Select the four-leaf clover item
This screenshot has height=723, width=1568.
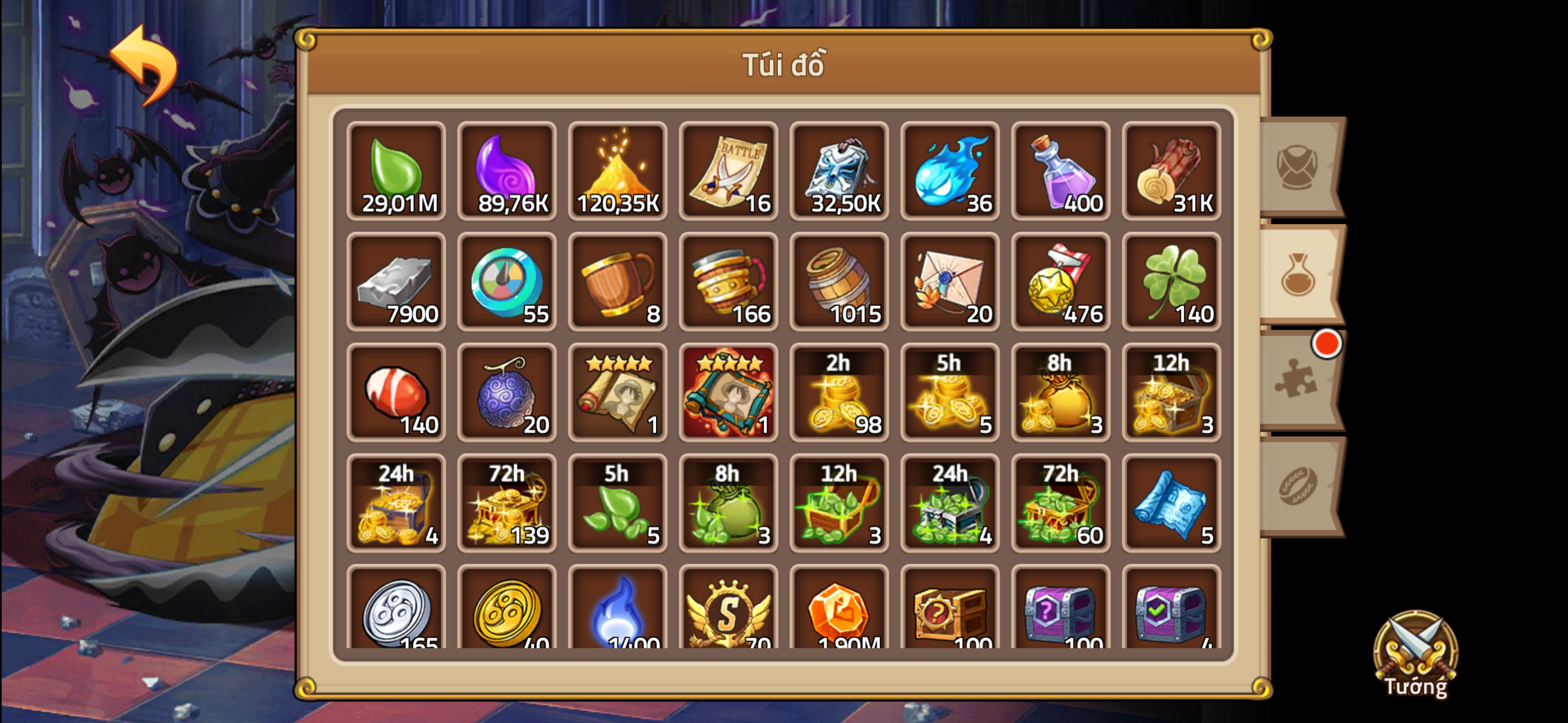pos(1171,282)
